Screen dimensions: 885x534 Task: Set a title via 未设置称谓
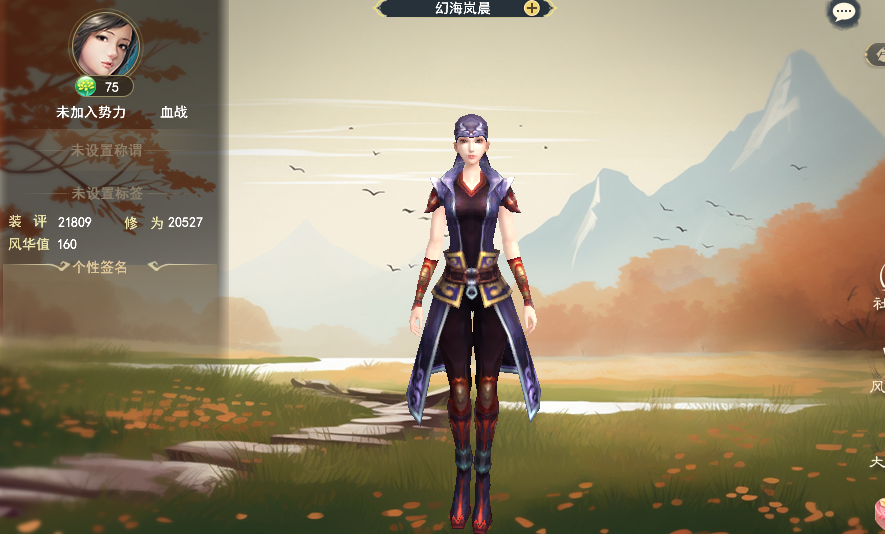tap(106, 150)
